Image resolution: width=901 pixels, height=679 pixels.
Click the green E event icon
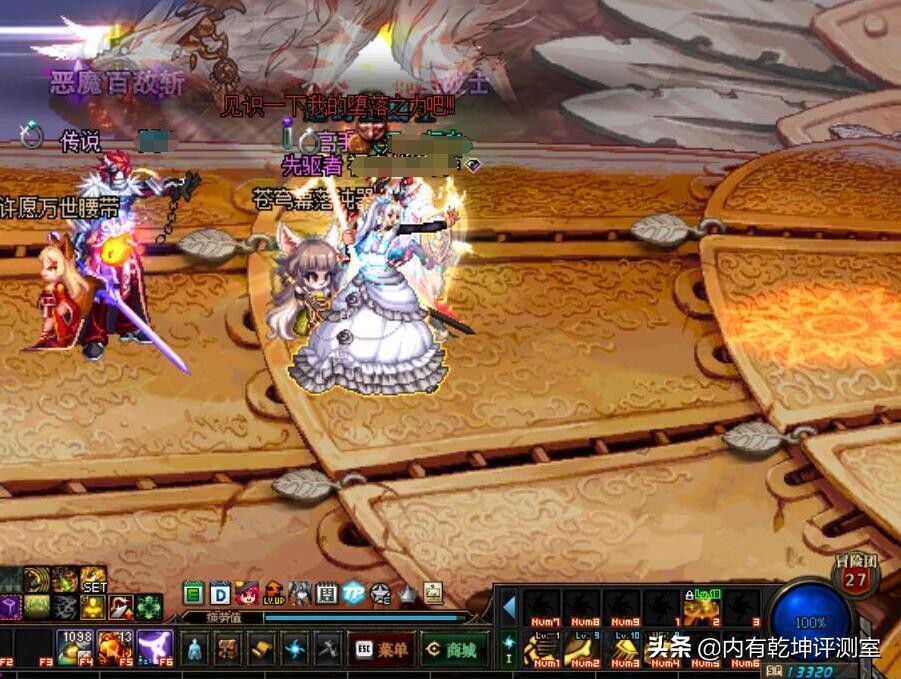pos(194,593)
